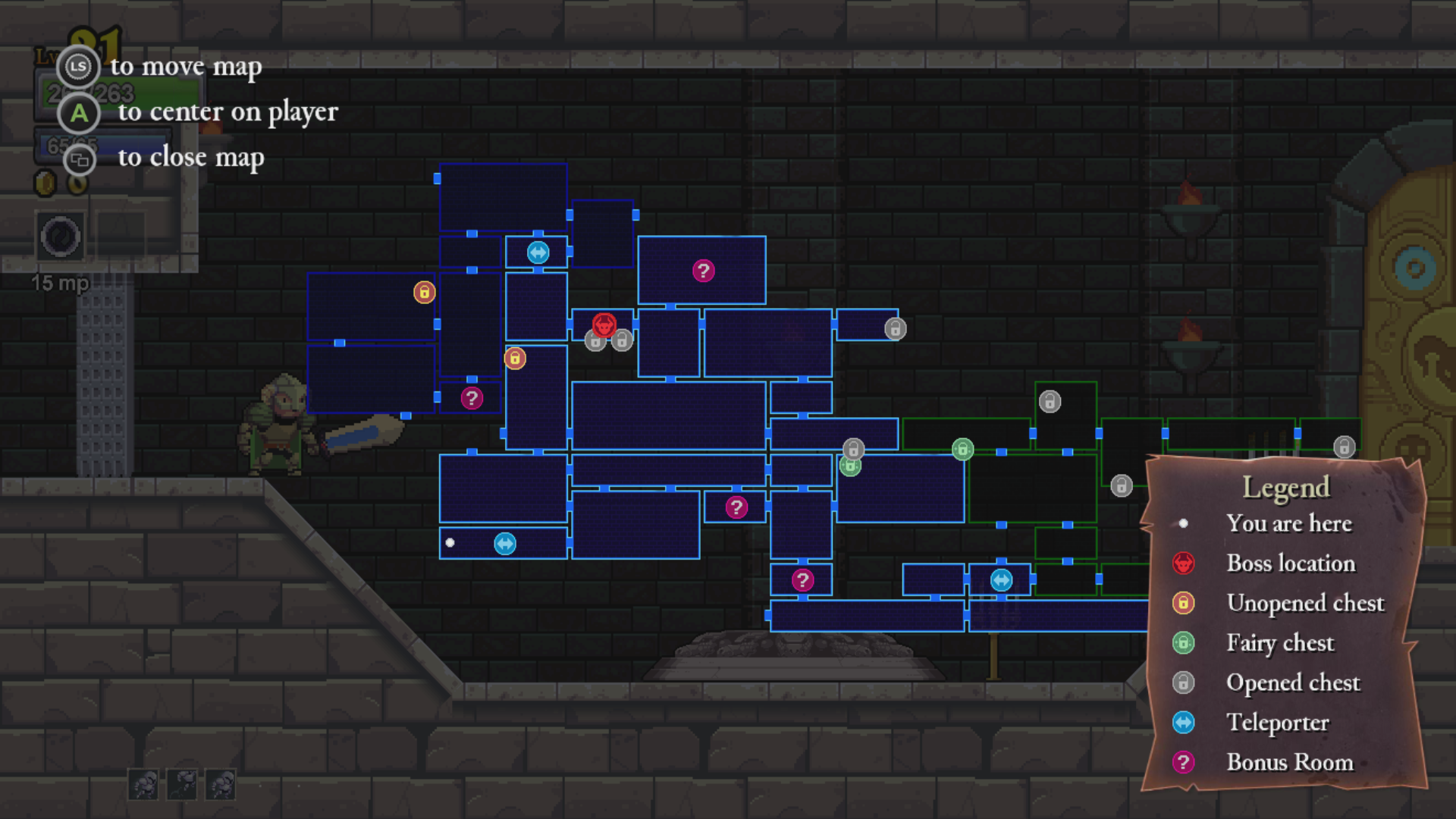This screenshot has height=819, width=1456.
Task: Pick the 'Unopened chest' legend entry
Action: [x=1304, y=603]
